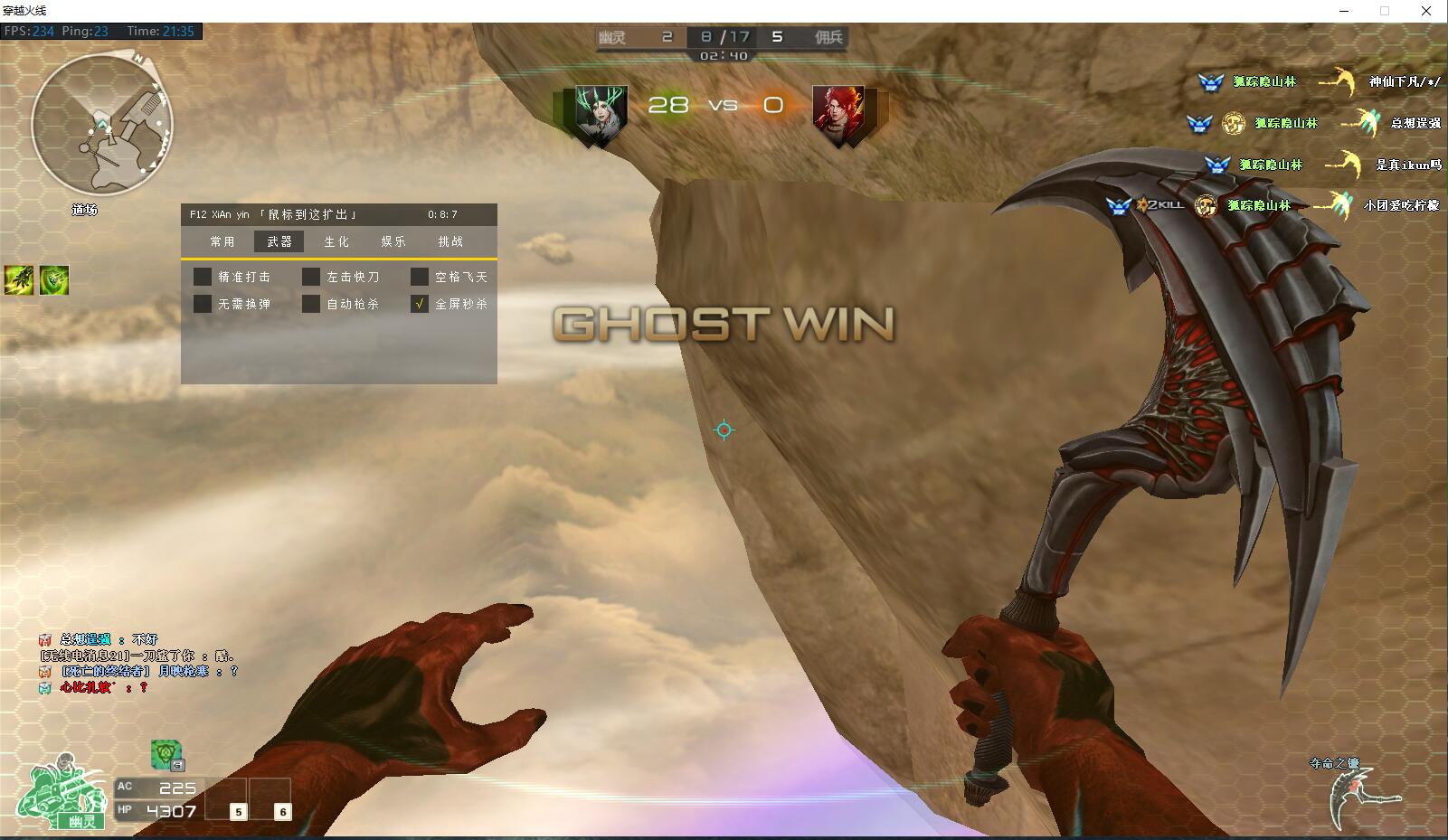The image size is (1448, 840).
Task: Select the green shield buff icon
Action: pos(53,280)
